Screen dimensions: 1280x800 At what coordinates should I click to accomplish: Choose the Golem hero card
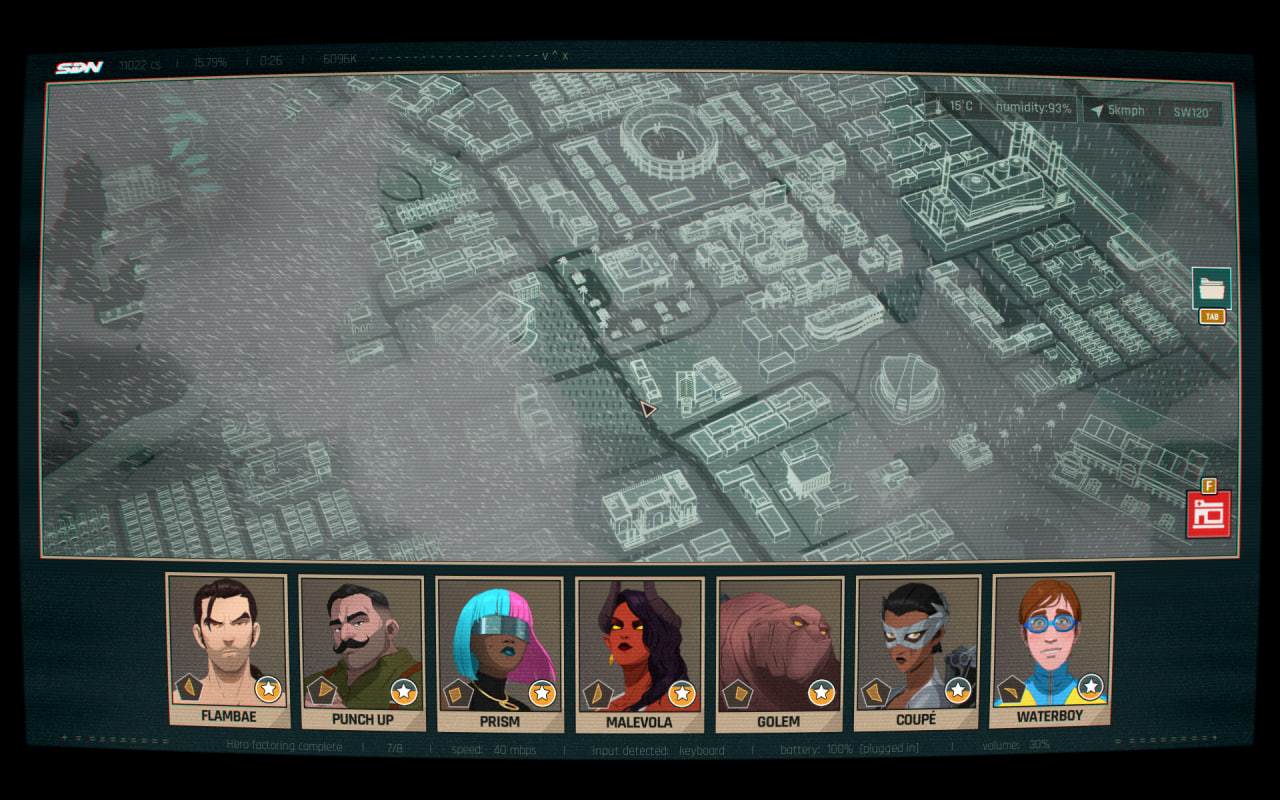779,653
